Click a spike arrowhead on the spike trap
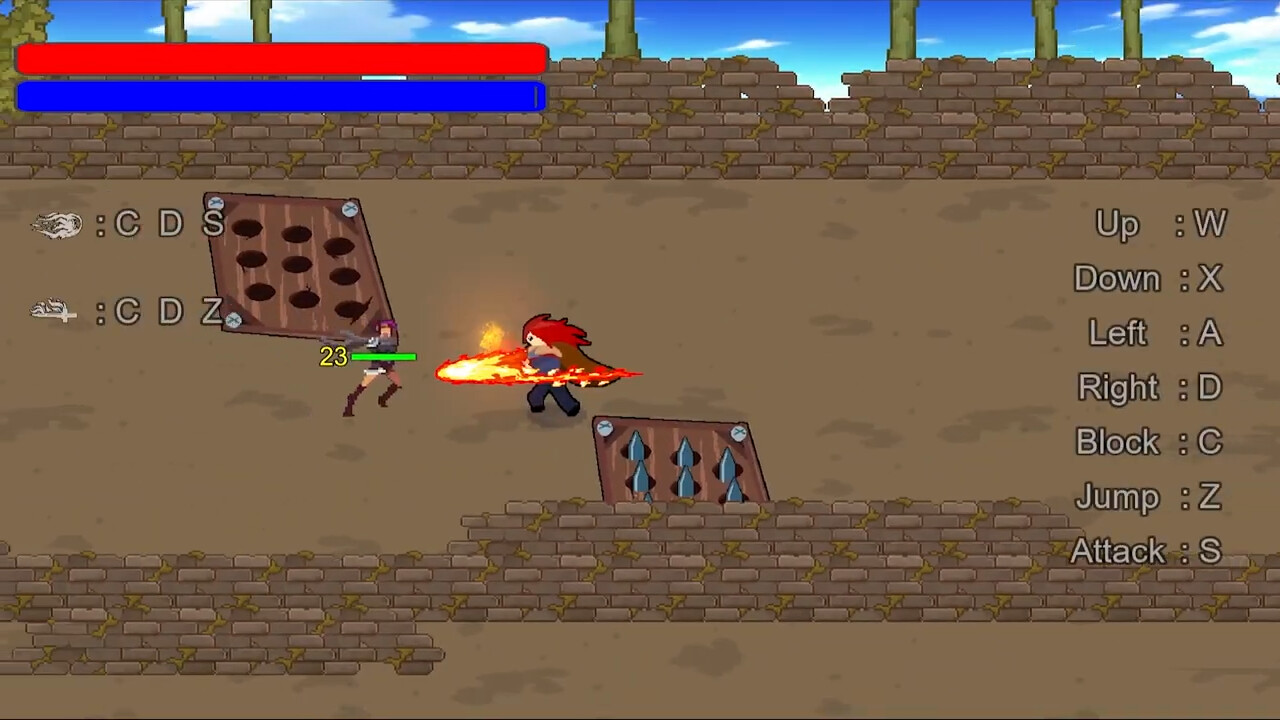 tap(636, 448)
